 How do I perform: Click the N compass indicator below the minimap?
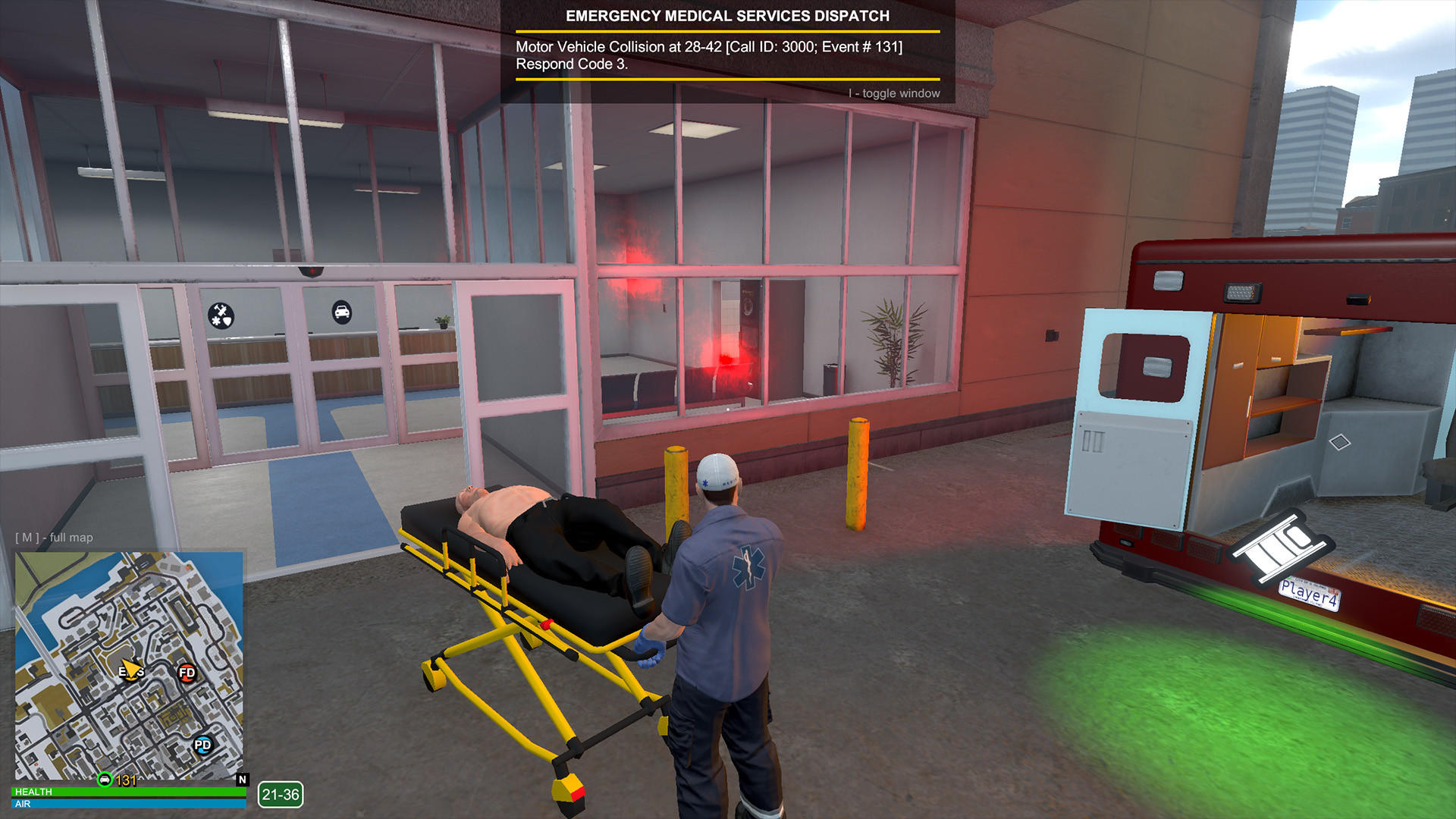pyautogui.click(x=242, y=778)
